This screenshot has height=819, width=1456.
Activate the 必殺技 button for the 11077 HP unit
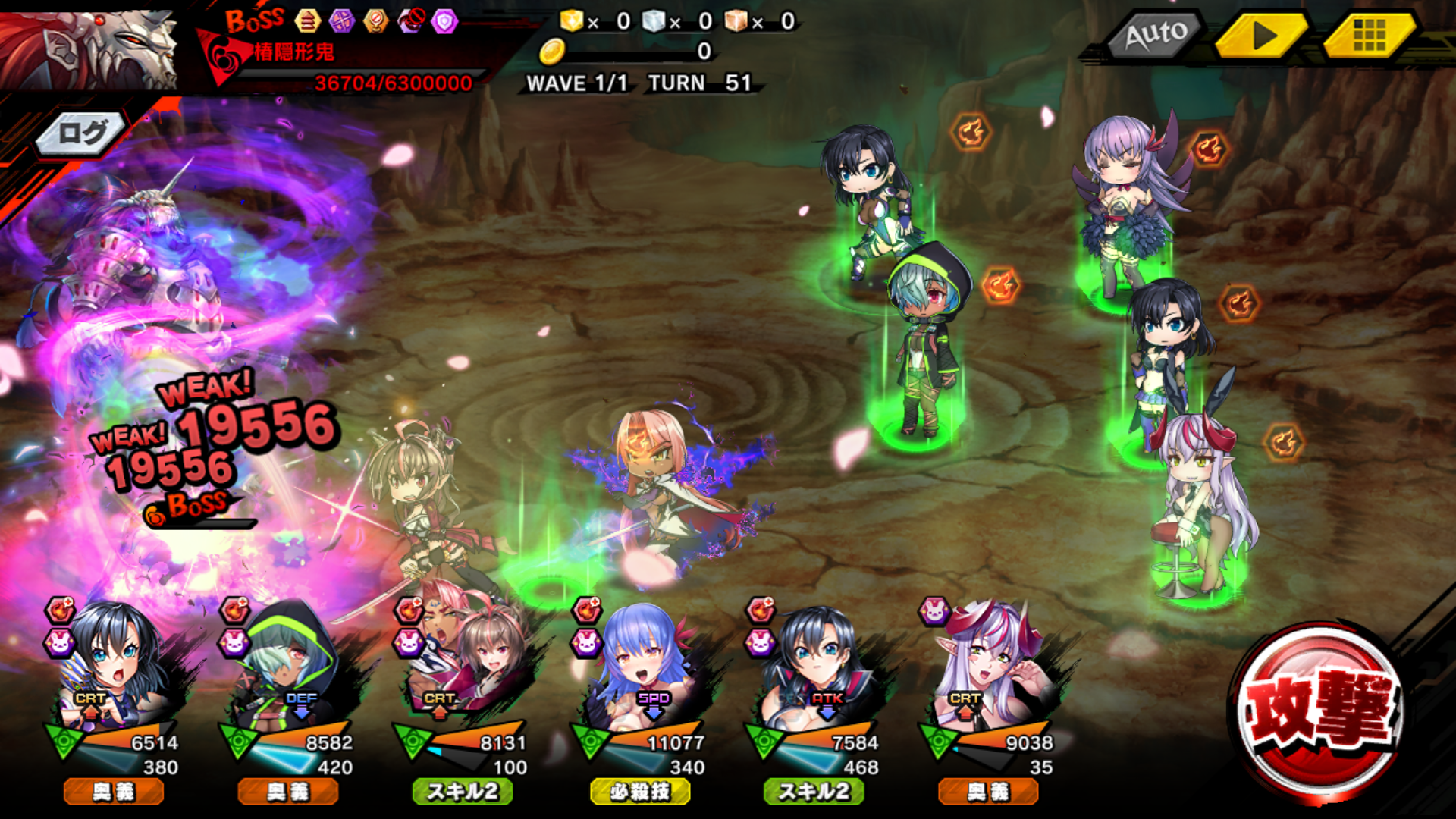pos(640,792)
